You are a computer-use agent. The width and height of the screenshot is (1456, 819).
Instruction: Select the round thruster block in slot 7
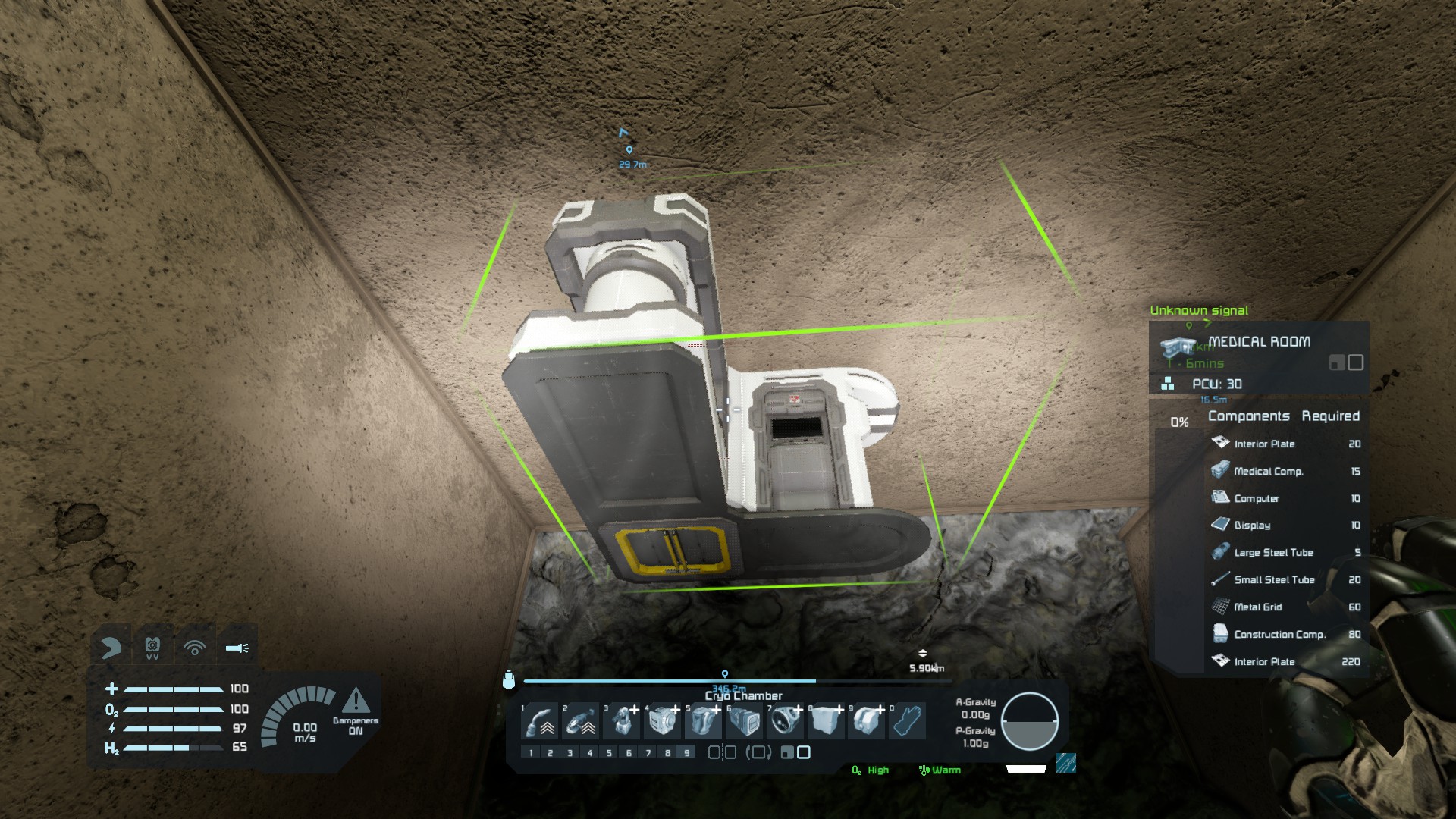click(786, 721)
